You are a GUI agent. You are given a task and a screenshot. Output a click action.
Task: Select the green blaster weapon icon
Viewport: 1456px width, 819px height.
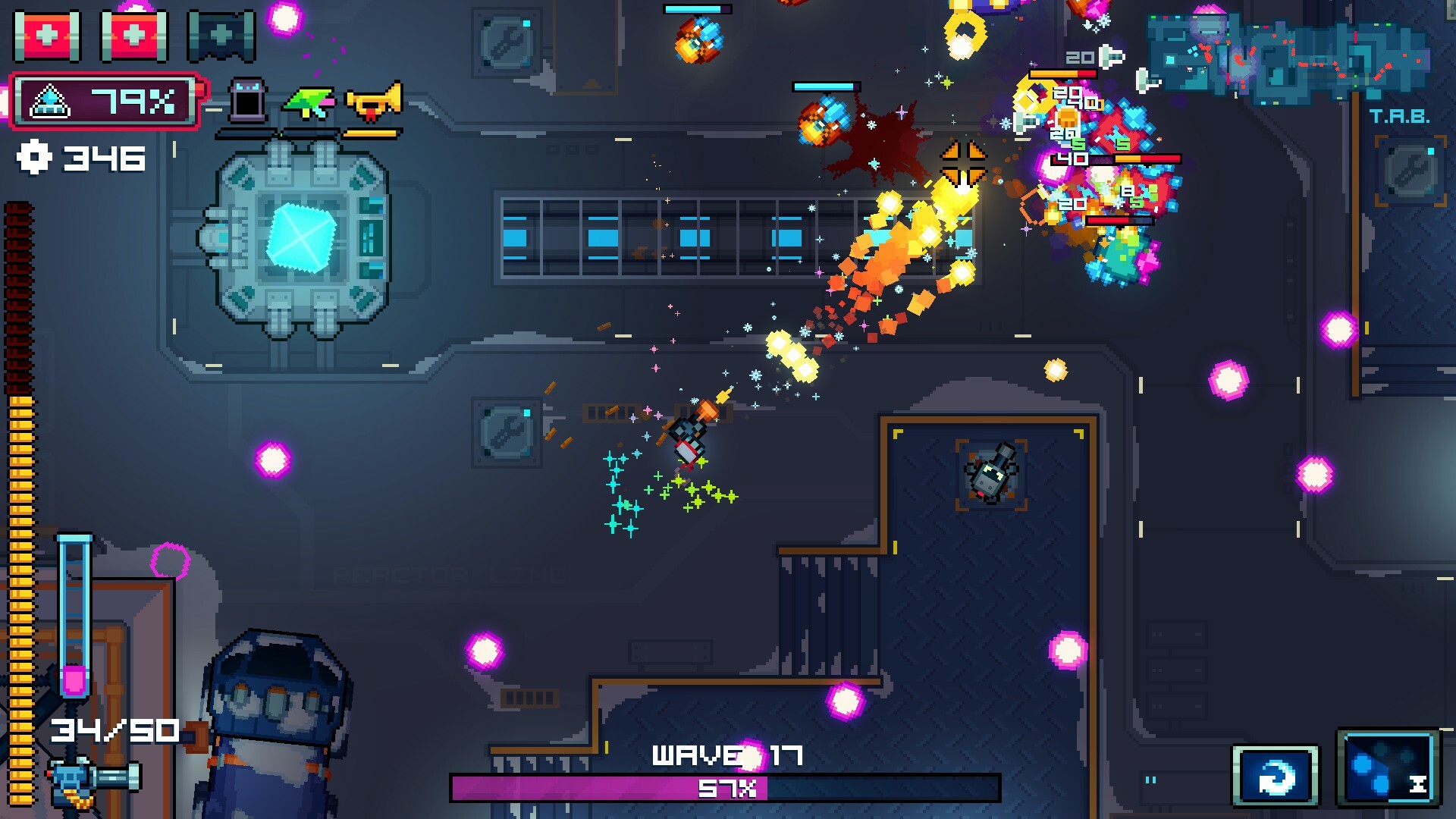[311, 102]
